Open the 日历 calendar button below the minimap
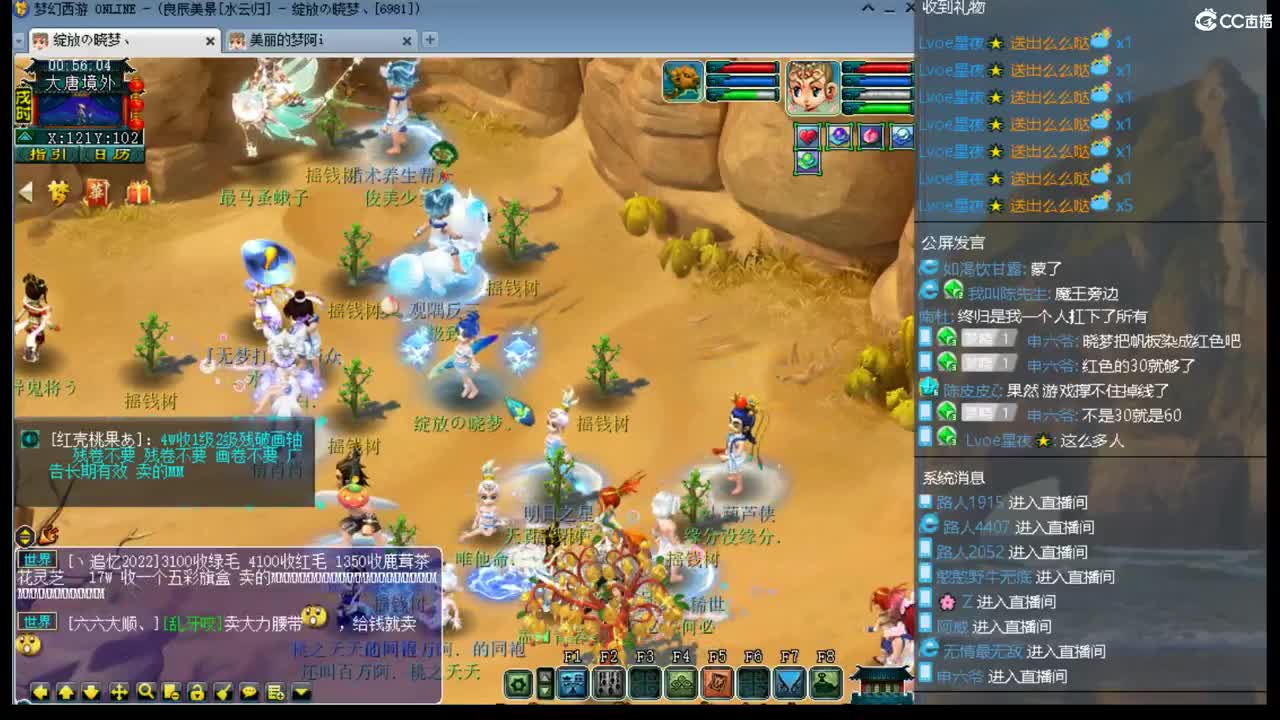The image size is (1280, 720). [113, 154]
